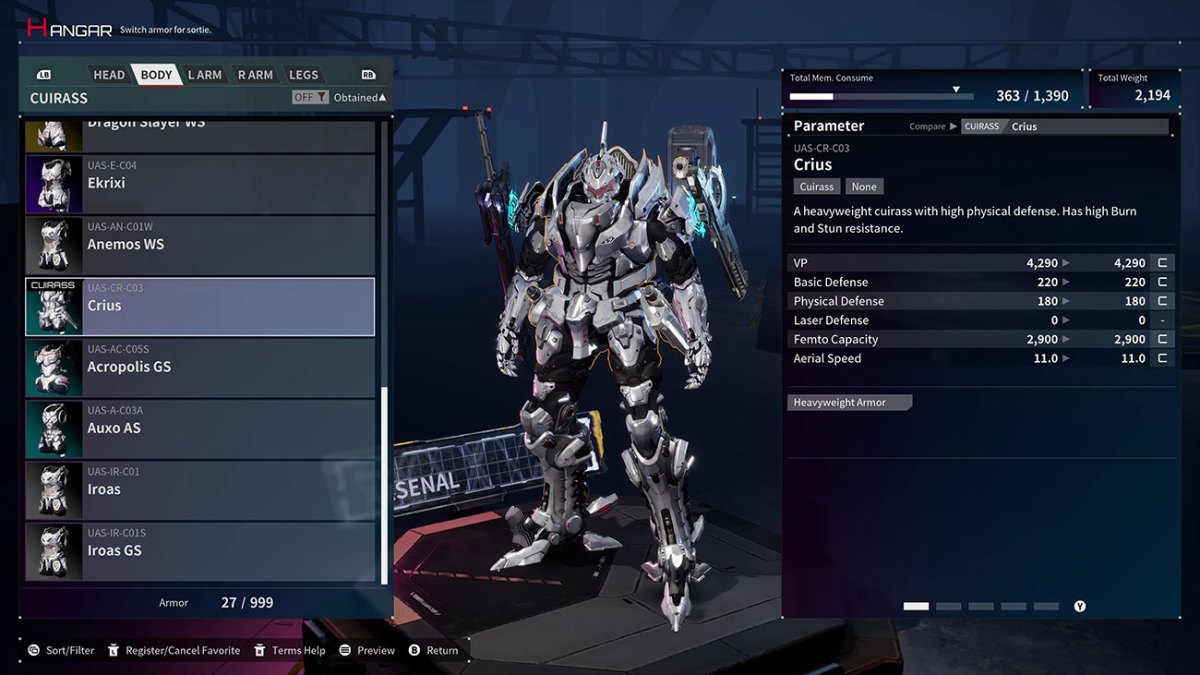Viewport: 1200px width, 675px height.
Task: Click the Heavyweight Armor tag
Action: coord(849,402)
